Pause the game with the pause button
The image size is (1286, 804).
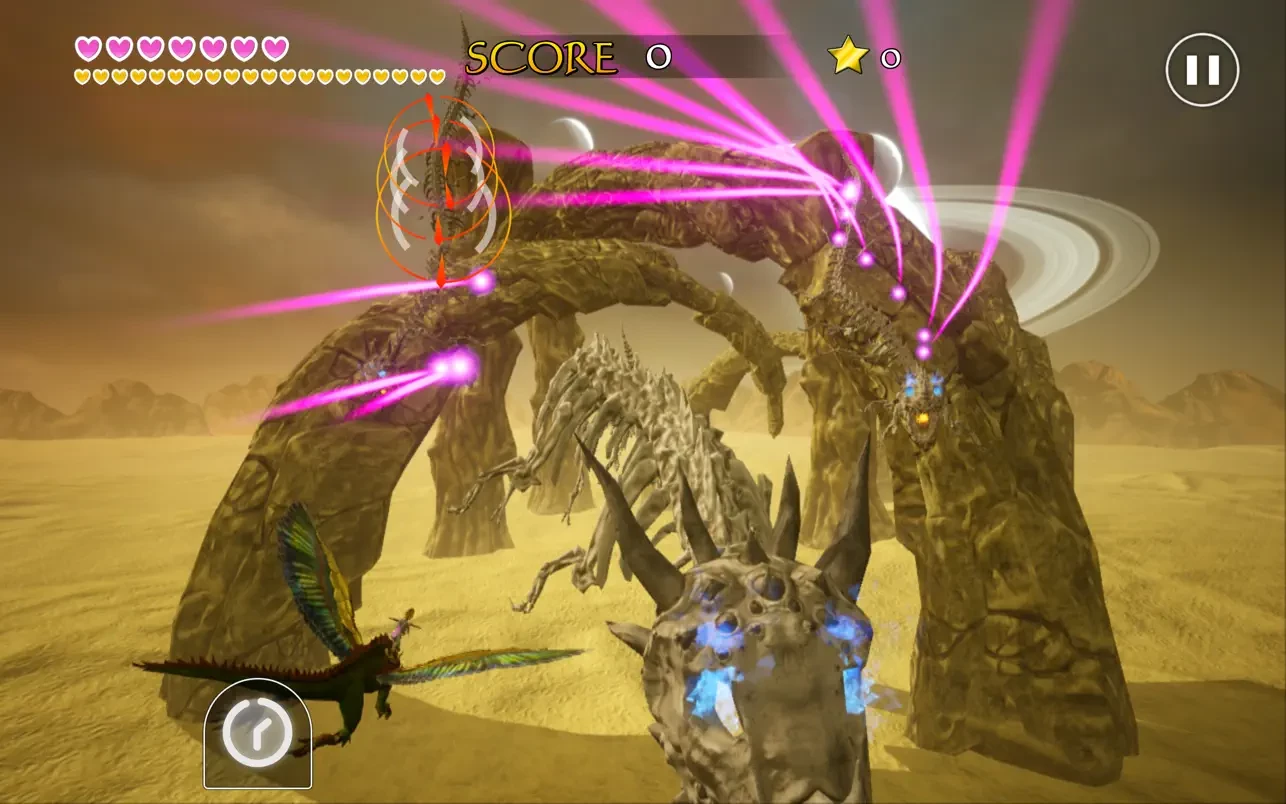click(1202, 70)
